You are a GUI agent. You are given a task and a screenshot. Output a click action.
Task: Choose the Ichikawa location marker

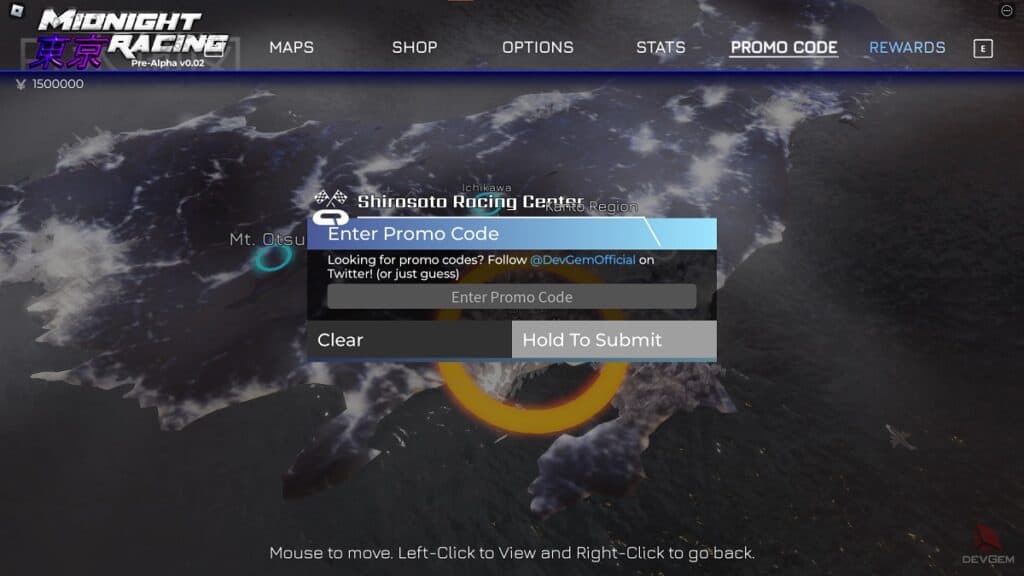point(487,205)
